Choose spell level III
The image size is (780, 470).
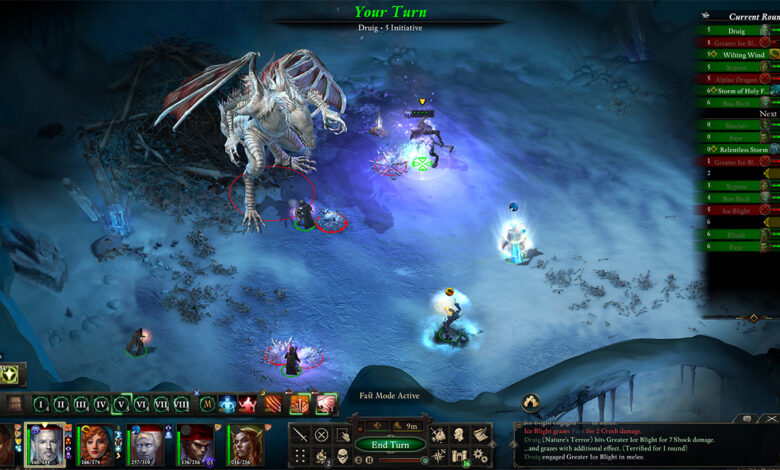[81, 404]
